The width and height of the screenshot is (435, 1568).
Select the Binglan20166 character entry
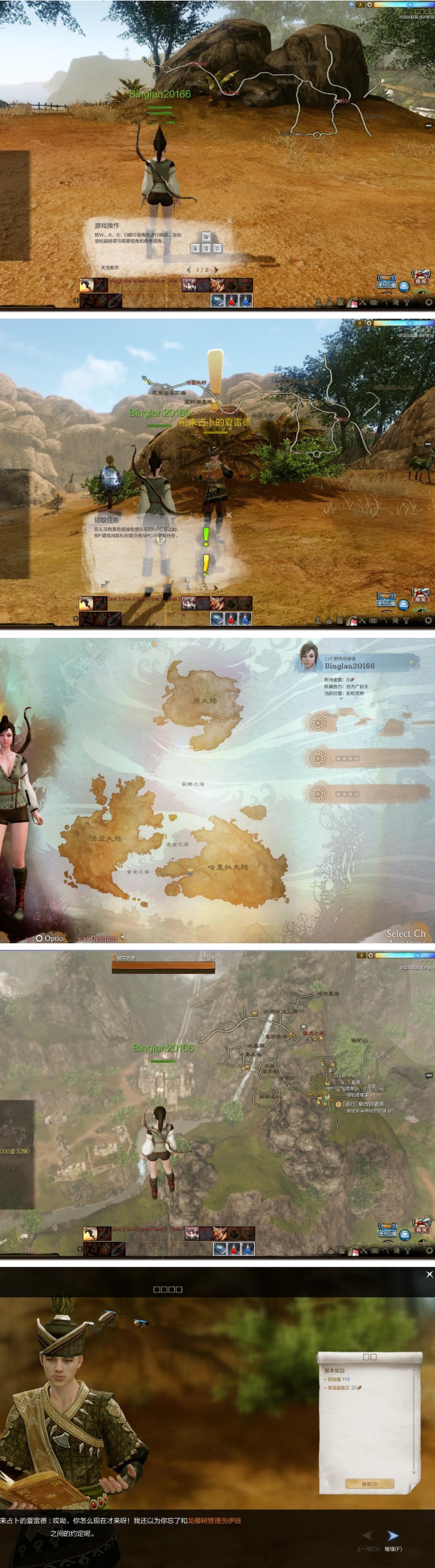359,665
